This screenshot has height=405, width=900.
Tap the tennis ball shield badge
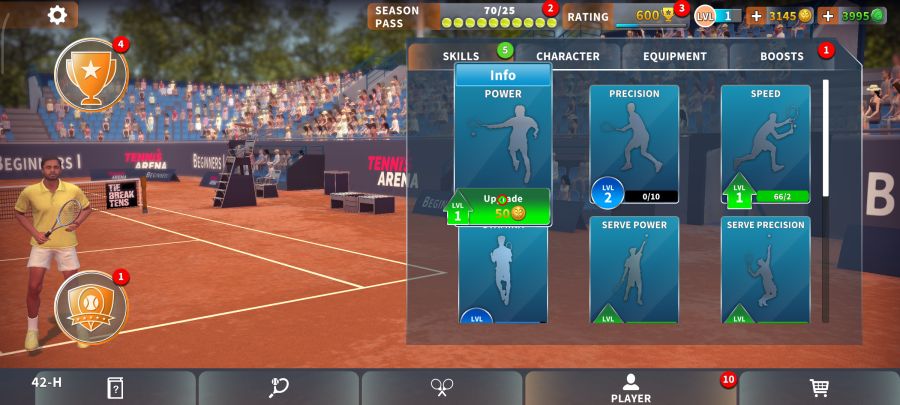pos(90,305)
